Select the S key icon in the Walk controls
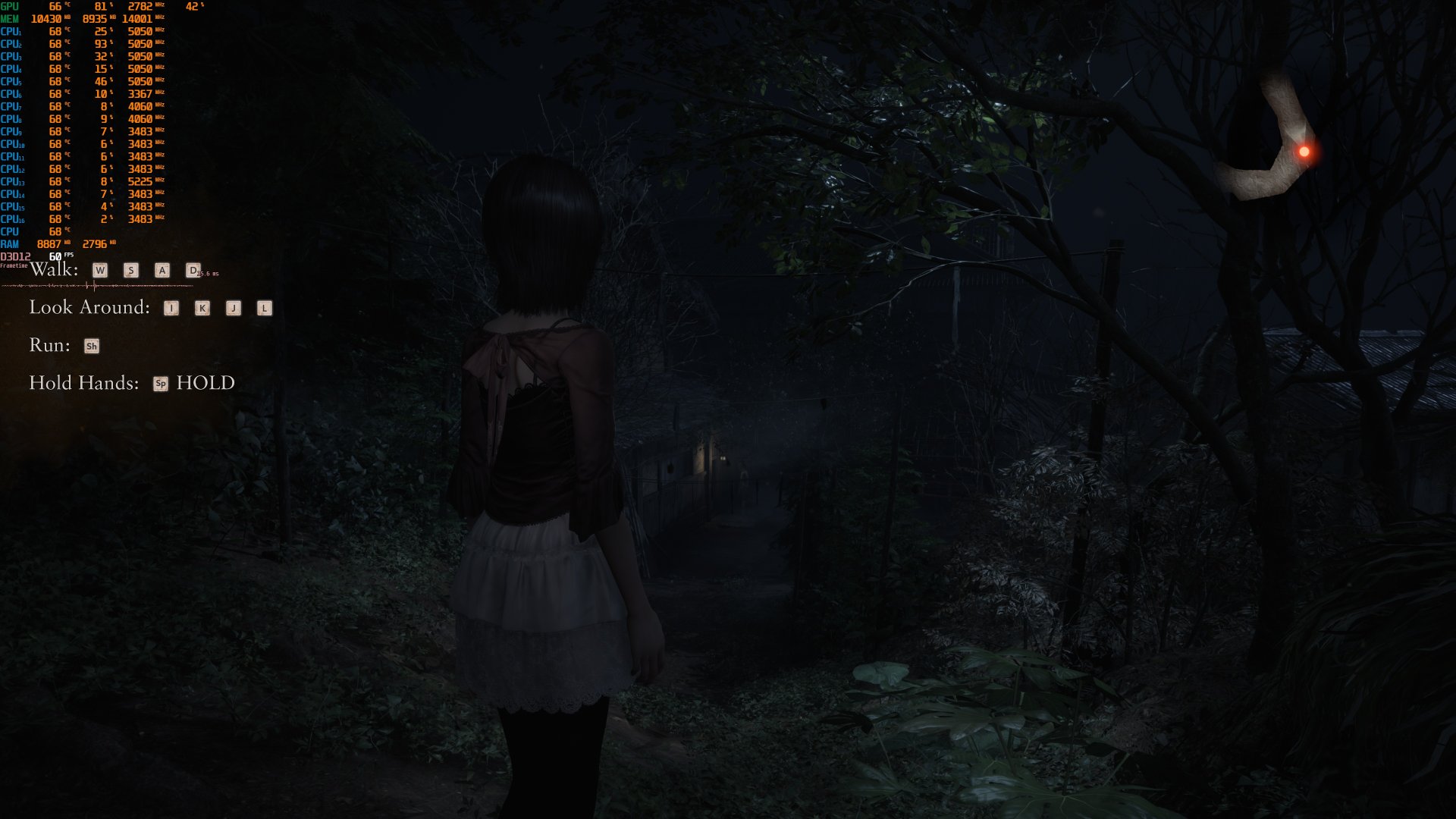Screen dimensions: 1456x819 pyautogui.click(x=130, y=270)
